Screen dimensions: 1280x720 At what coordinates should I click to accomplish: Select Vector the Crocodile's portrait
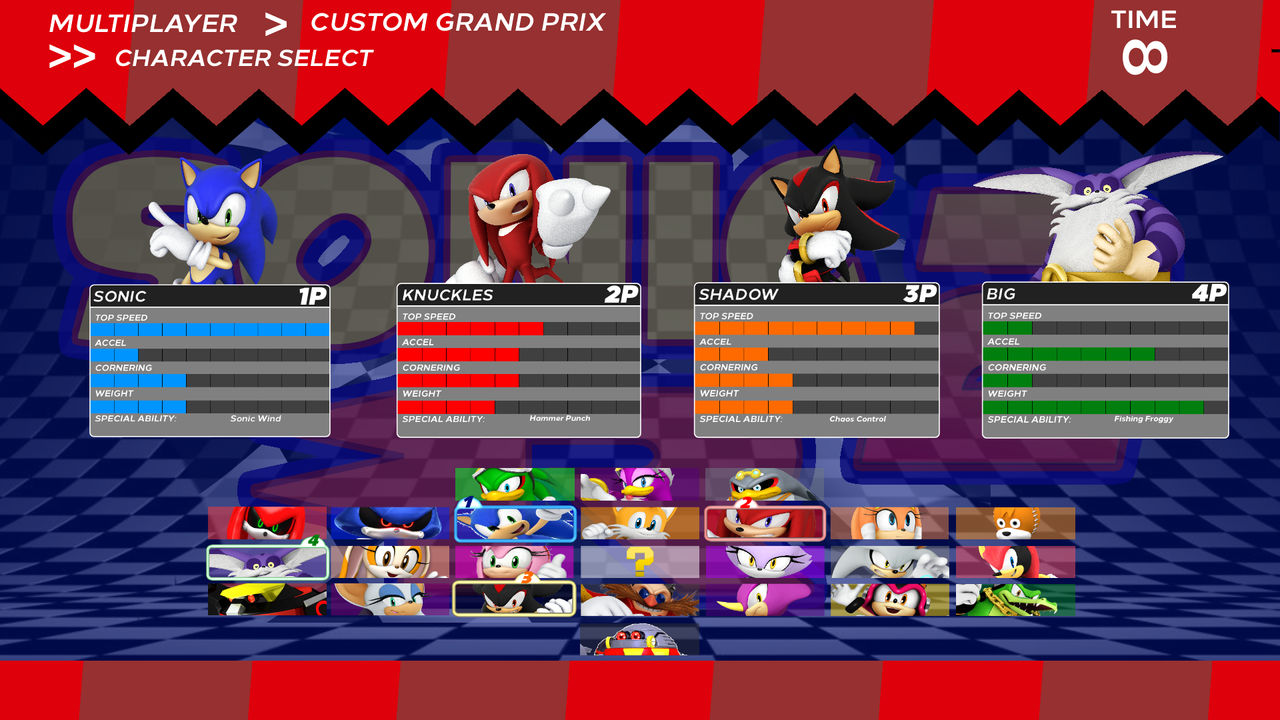coord(1012,600)
